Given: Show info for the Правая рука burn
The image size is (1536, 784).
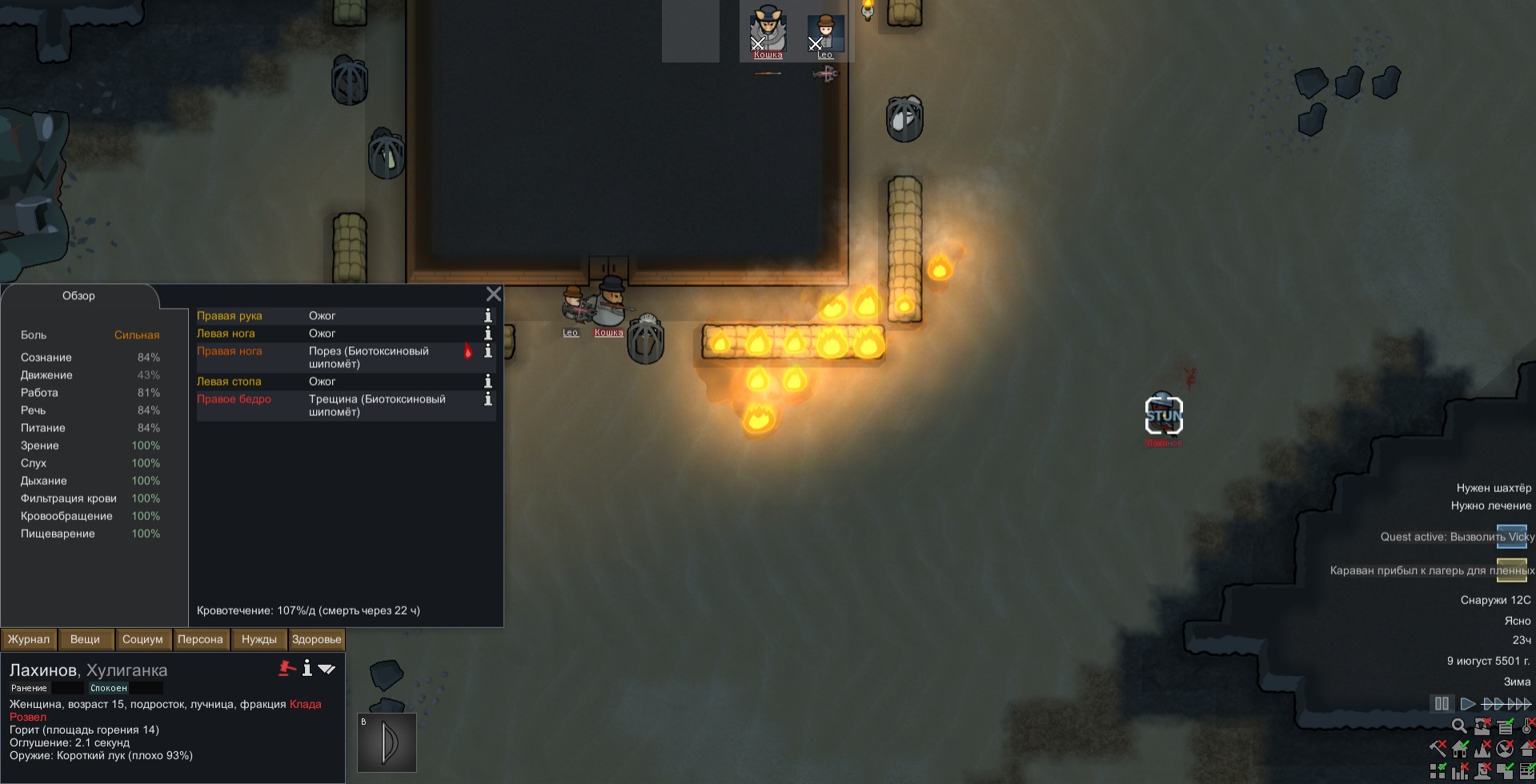Looking at the screenshot, I should 487,316.
